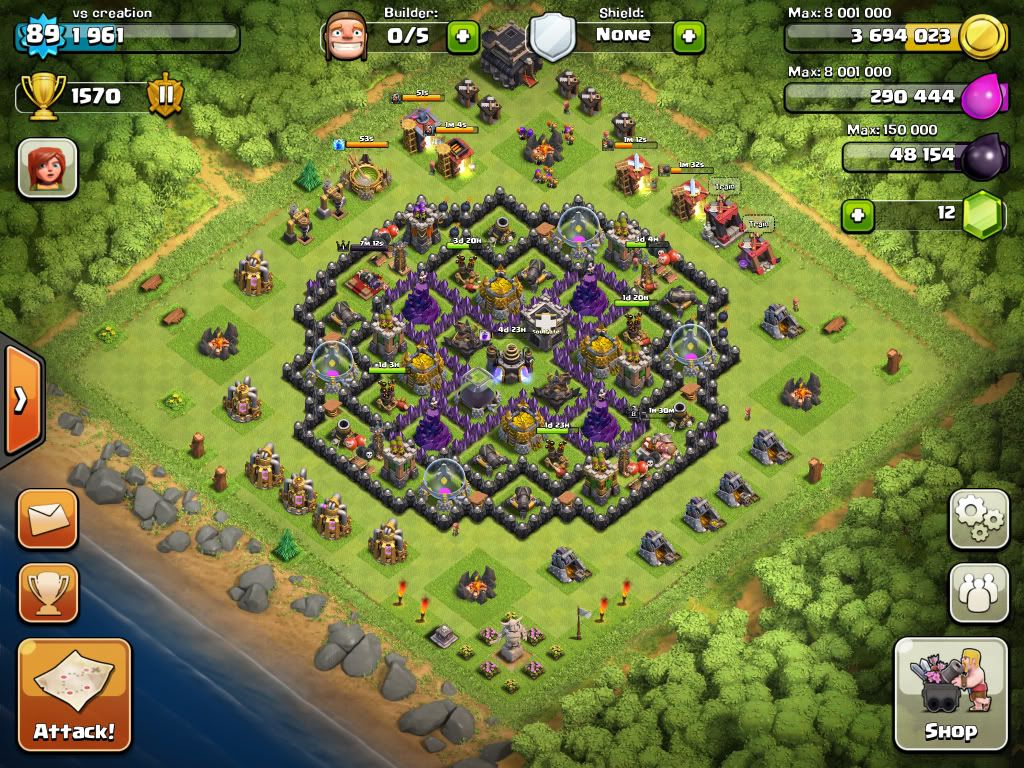Open the friends list button
Screen dimensions: 1024x768
tap(978, 592)
